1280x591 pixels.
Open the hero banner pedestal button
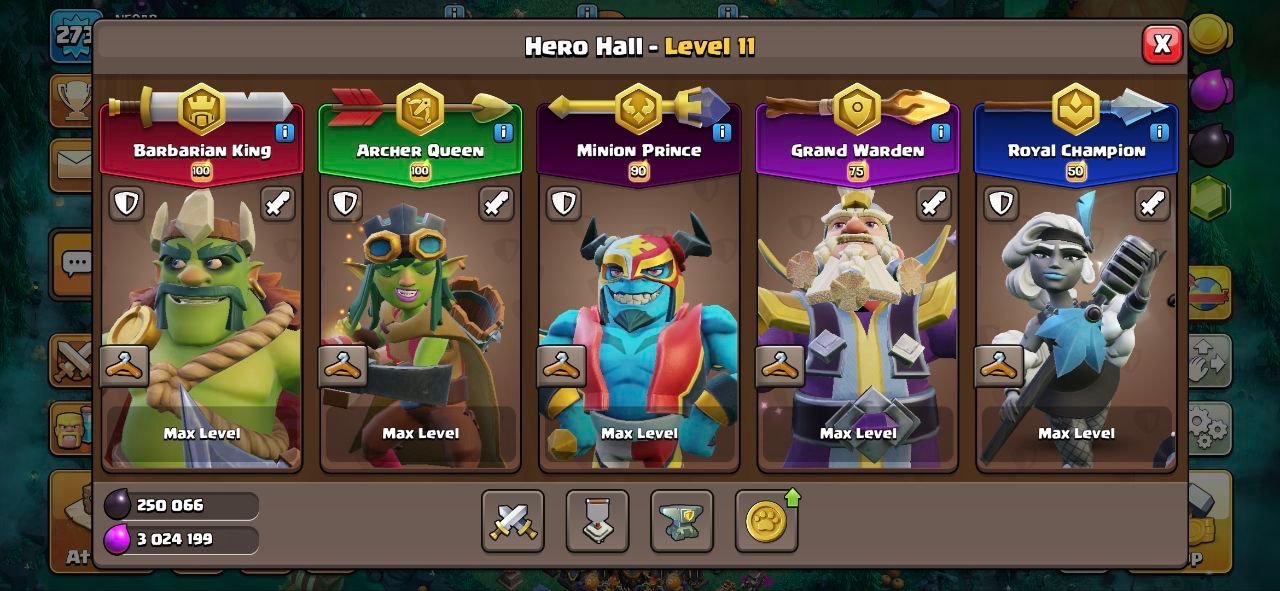(597, 521)
